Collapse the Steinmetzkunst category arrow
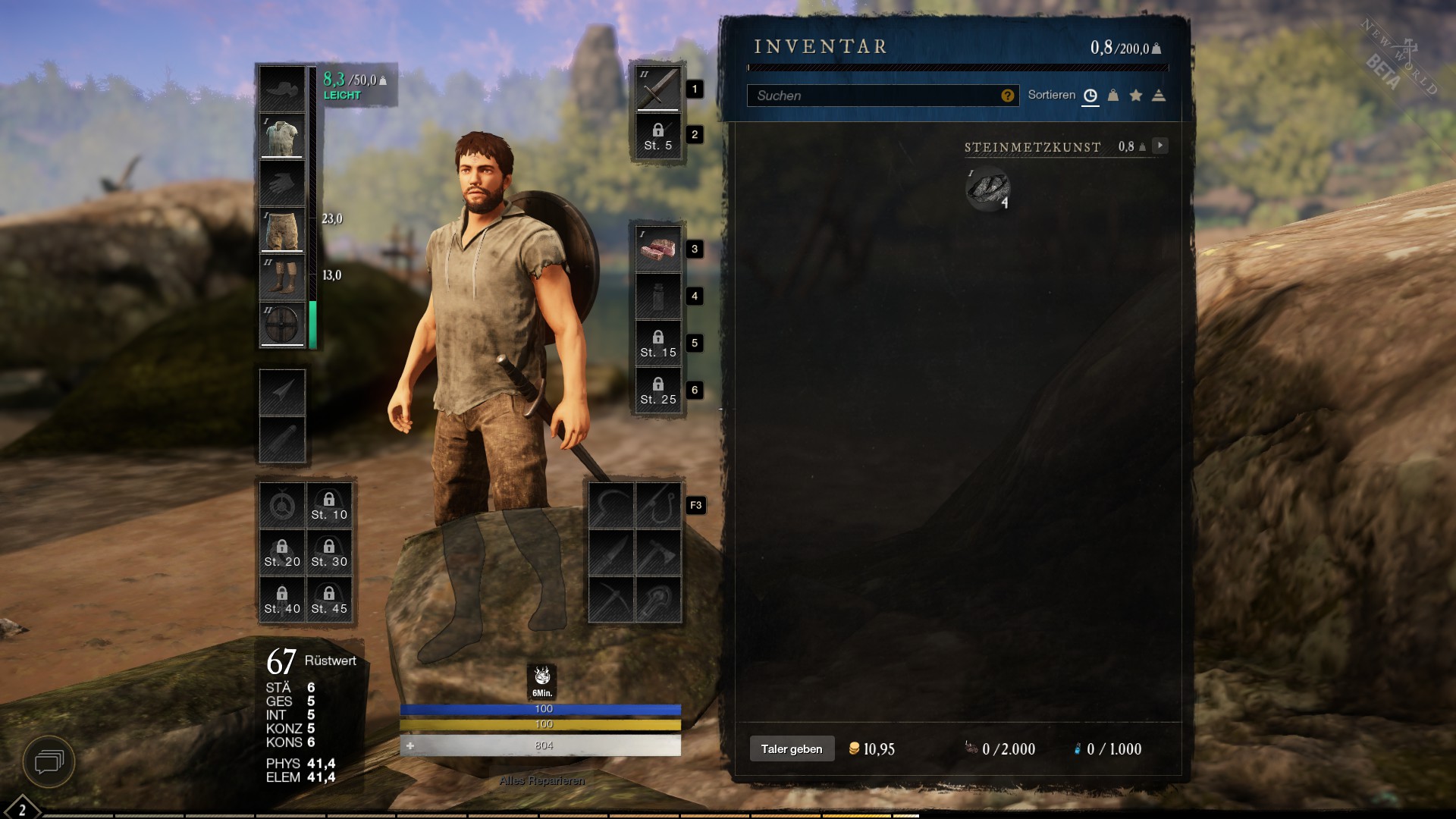This screenshot has height=819, width=1456. [x=1160, y=146]
